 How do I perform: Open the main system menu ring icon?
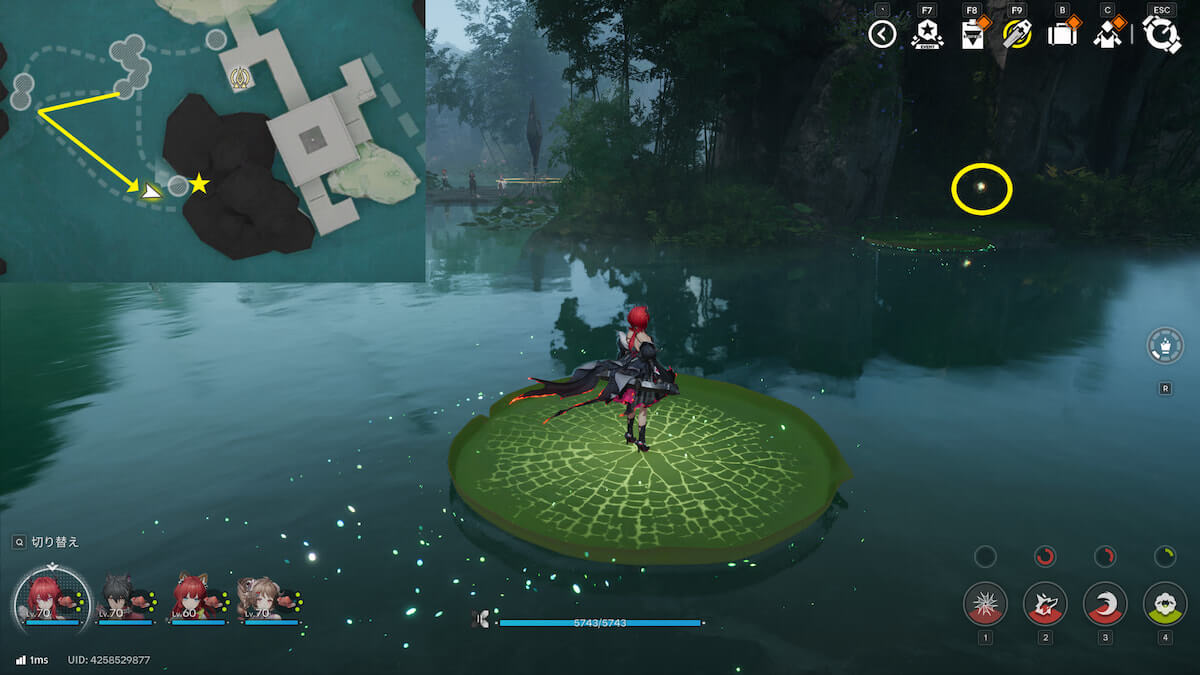coord(1162,35)
